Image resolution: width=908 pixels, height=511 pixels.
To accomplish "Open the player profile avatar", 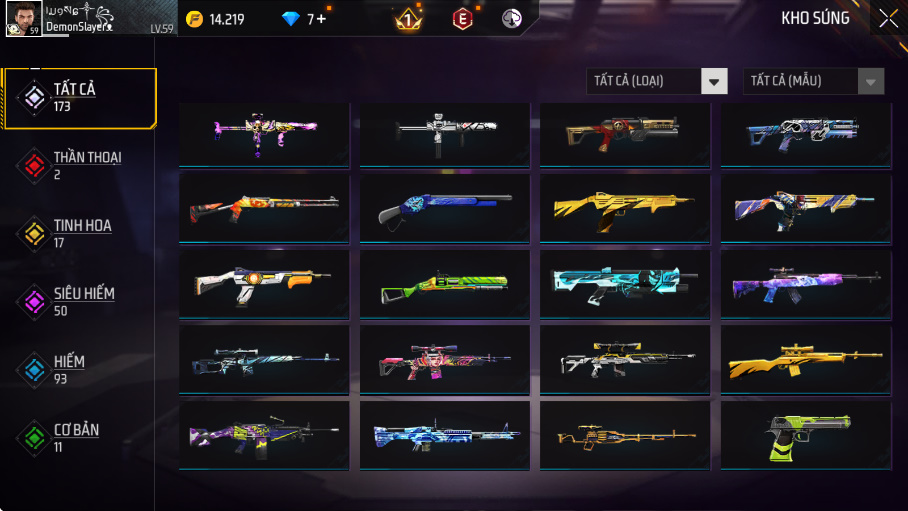I will pyautogui.click(x=22, y=18).
